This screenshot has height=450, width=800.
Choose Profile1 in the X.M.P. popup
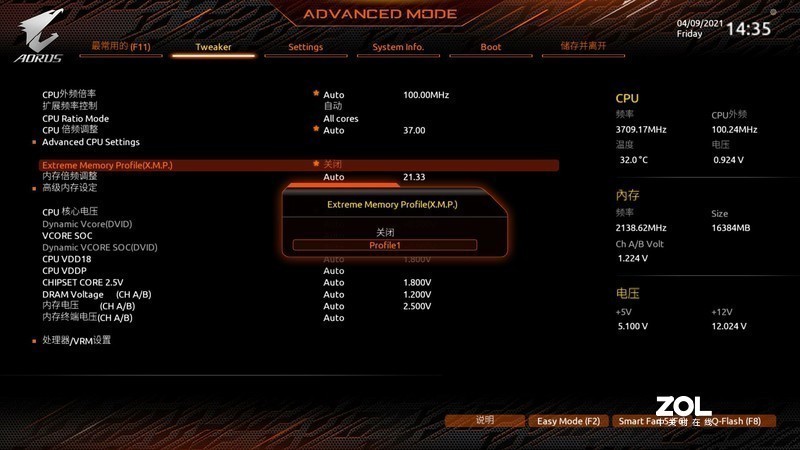coord(385,245)
